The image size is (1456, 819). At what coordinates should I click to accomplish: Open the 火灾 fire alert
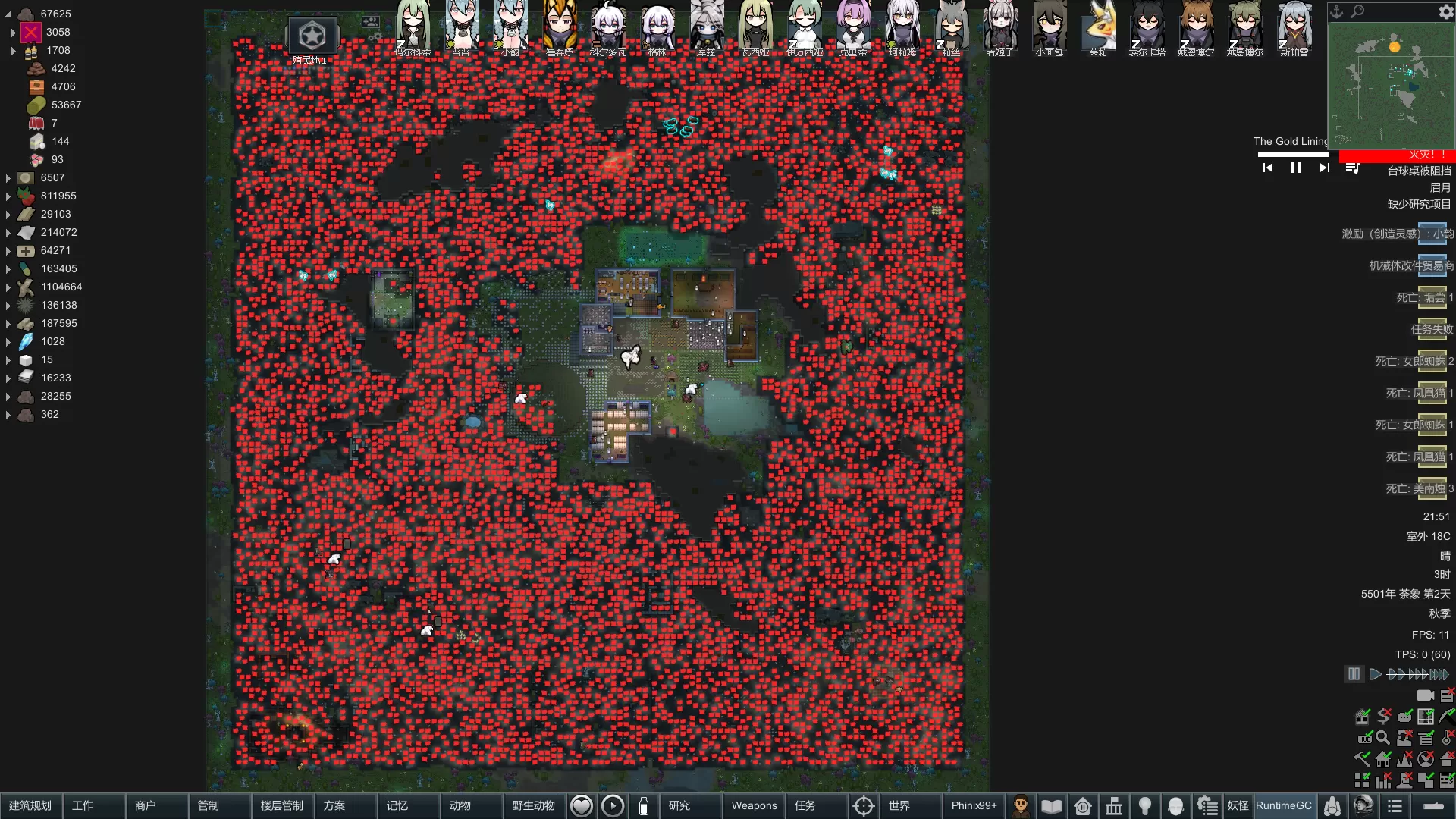pos(1397,155)
